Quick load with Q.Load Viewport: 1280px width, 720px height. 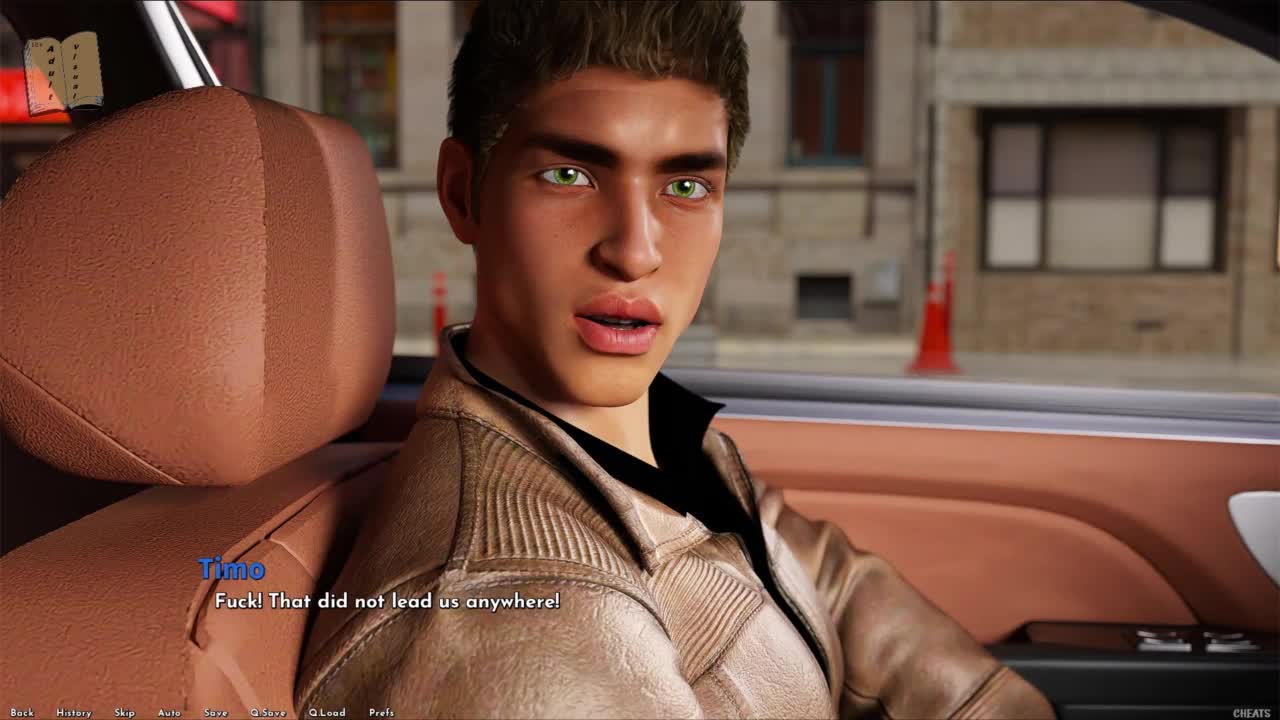click(x=327, y=713)
